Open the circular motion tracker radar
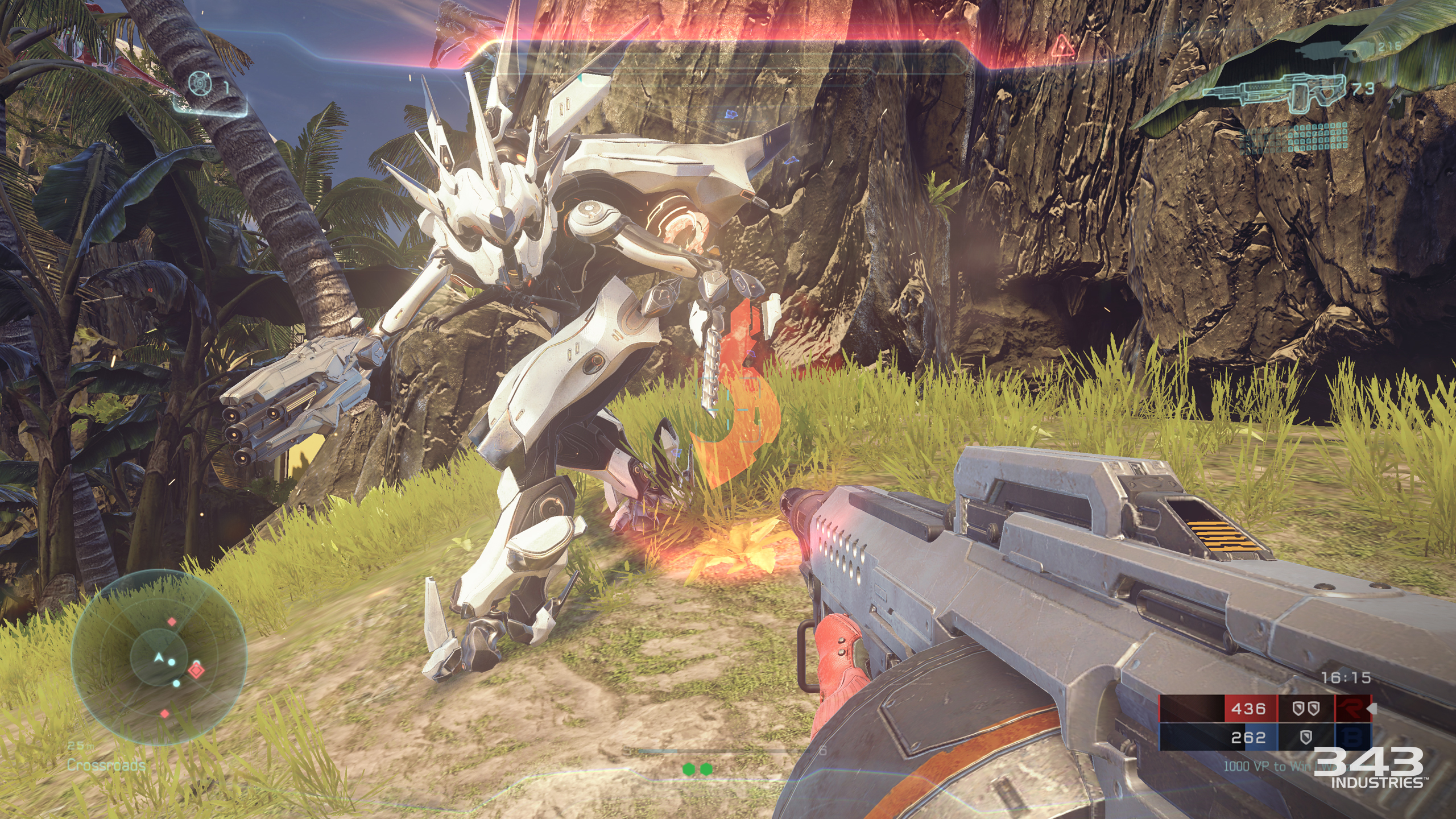This screenshot has width=1456, height=819. [x=159, y=658]
